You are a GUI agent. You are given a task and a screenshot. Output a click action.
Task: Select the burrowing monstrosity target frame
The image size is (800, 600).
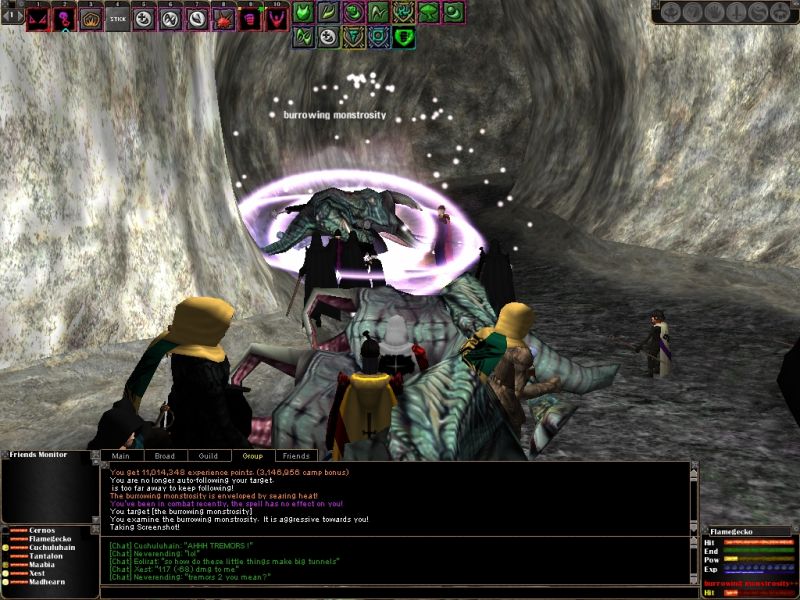pyautogui.click(x=750, y=583)
